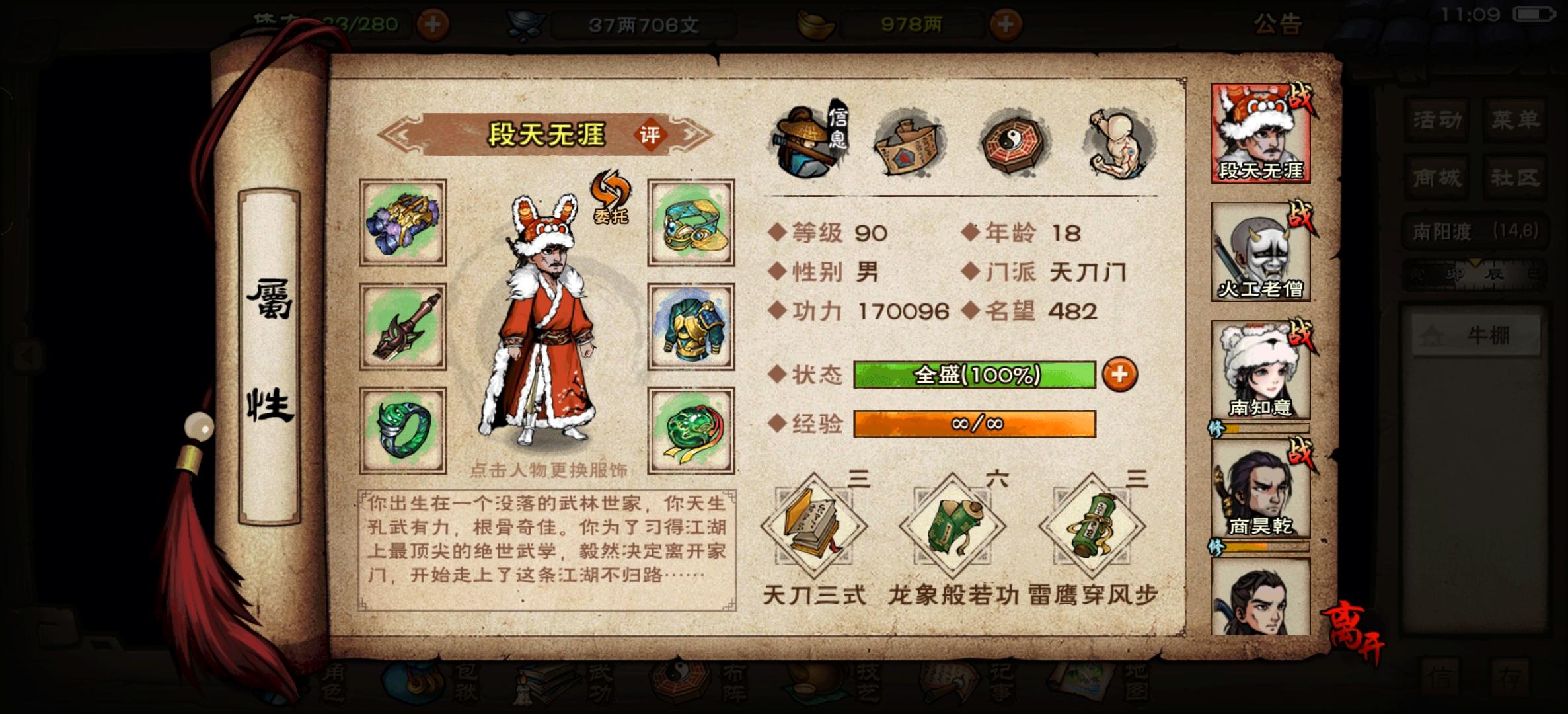Select the equipped green ring slot
The image size is (1568, 714).
(404, 431)
